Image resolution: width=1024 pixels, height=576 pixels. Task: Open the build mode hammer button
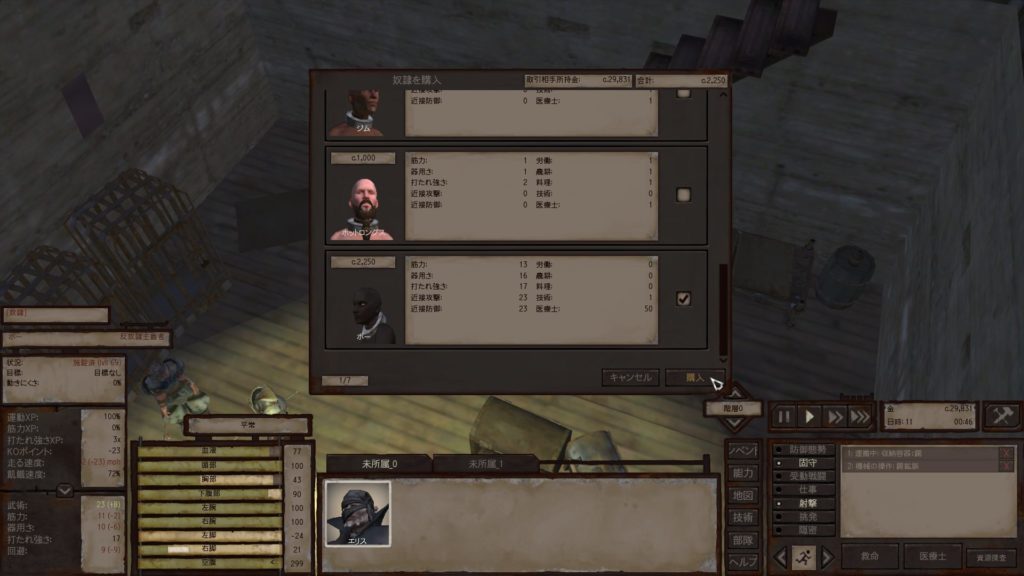click(x=1001, y=416)
